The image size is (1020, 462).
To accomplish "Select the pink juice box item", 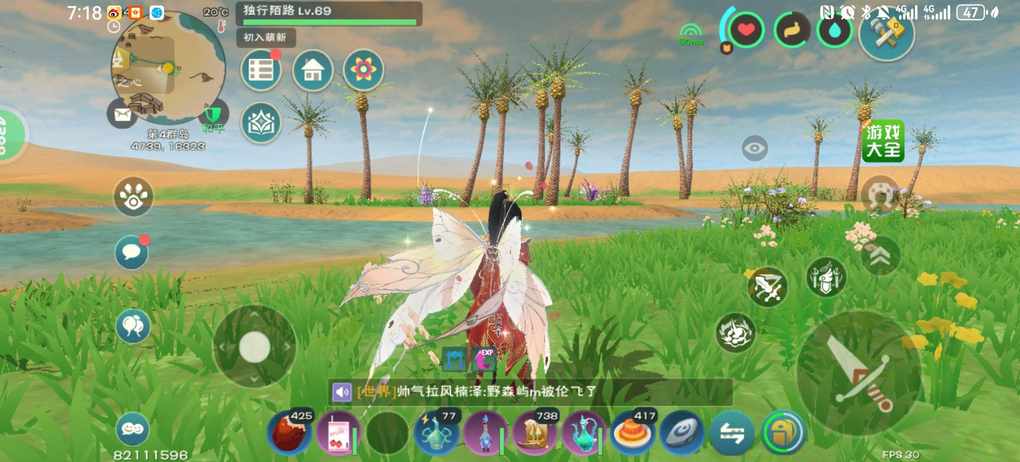I will click(x=337, y=433).
